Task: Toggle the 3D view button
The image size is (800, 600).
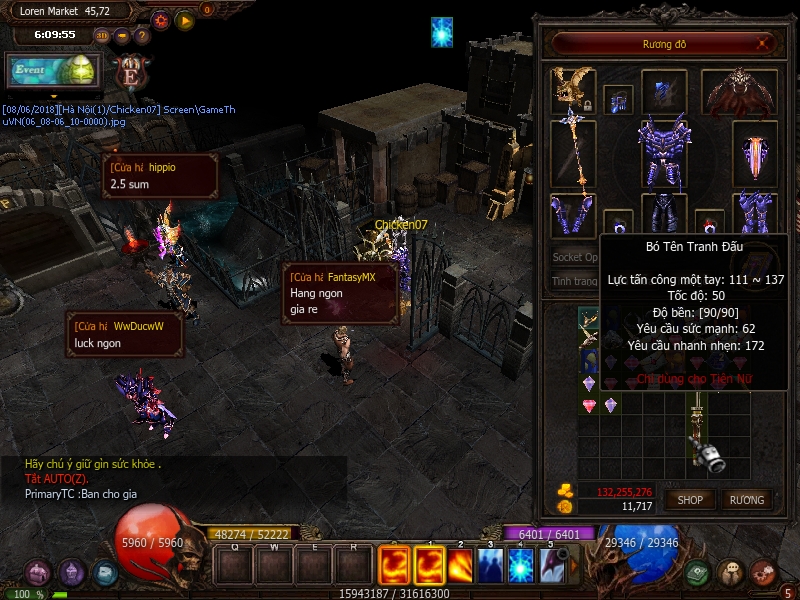Action: [x=102, y=35]
